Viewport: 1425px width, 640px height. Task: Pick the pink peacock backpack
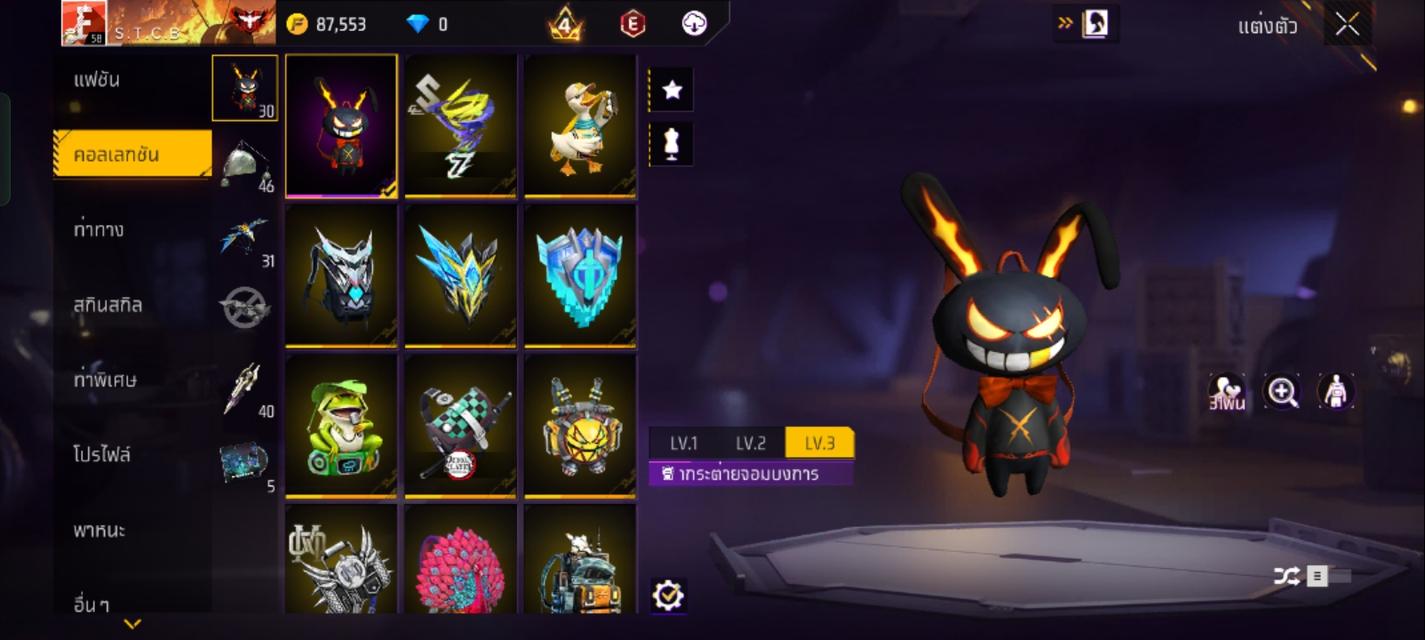click(x=460, y=560)
